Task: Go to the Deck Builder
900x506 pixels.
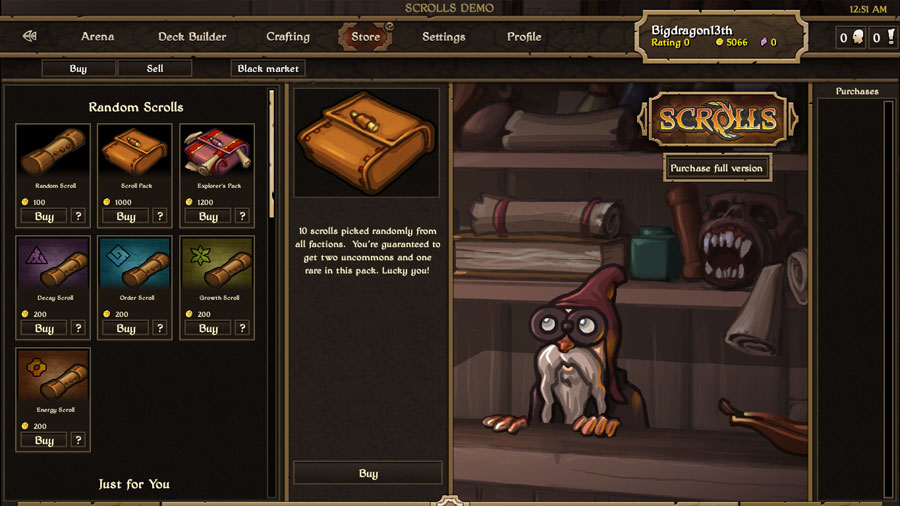Action: coord(192,37)
